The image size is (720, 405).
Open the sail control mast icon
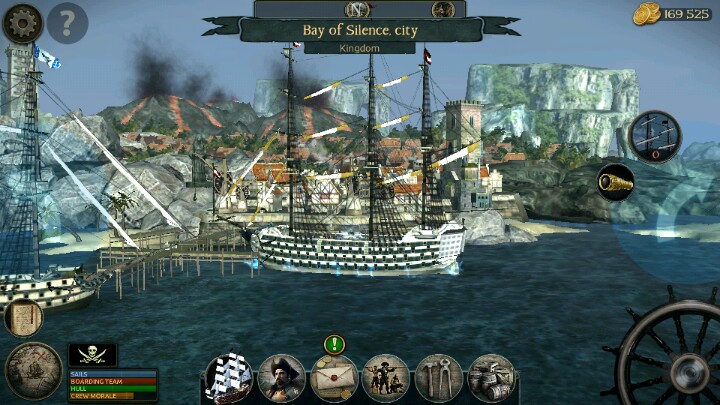pos(655,134)
